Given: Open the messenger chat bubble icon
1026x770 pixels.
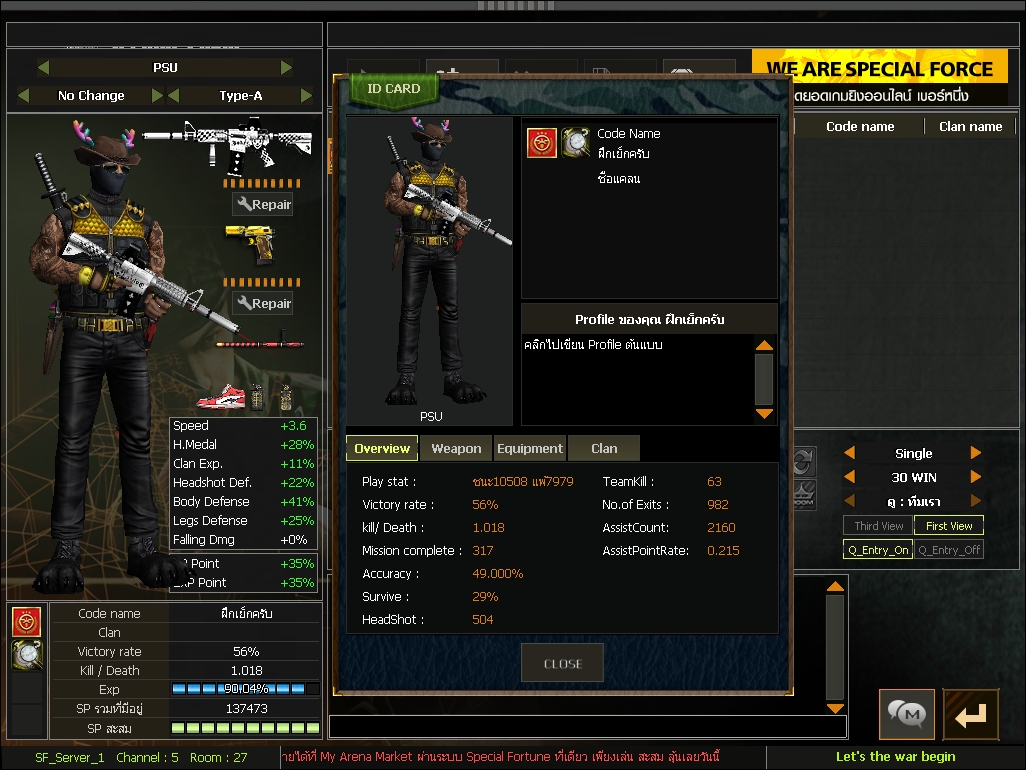Looking at the screenshot, I should click(906, 714).
